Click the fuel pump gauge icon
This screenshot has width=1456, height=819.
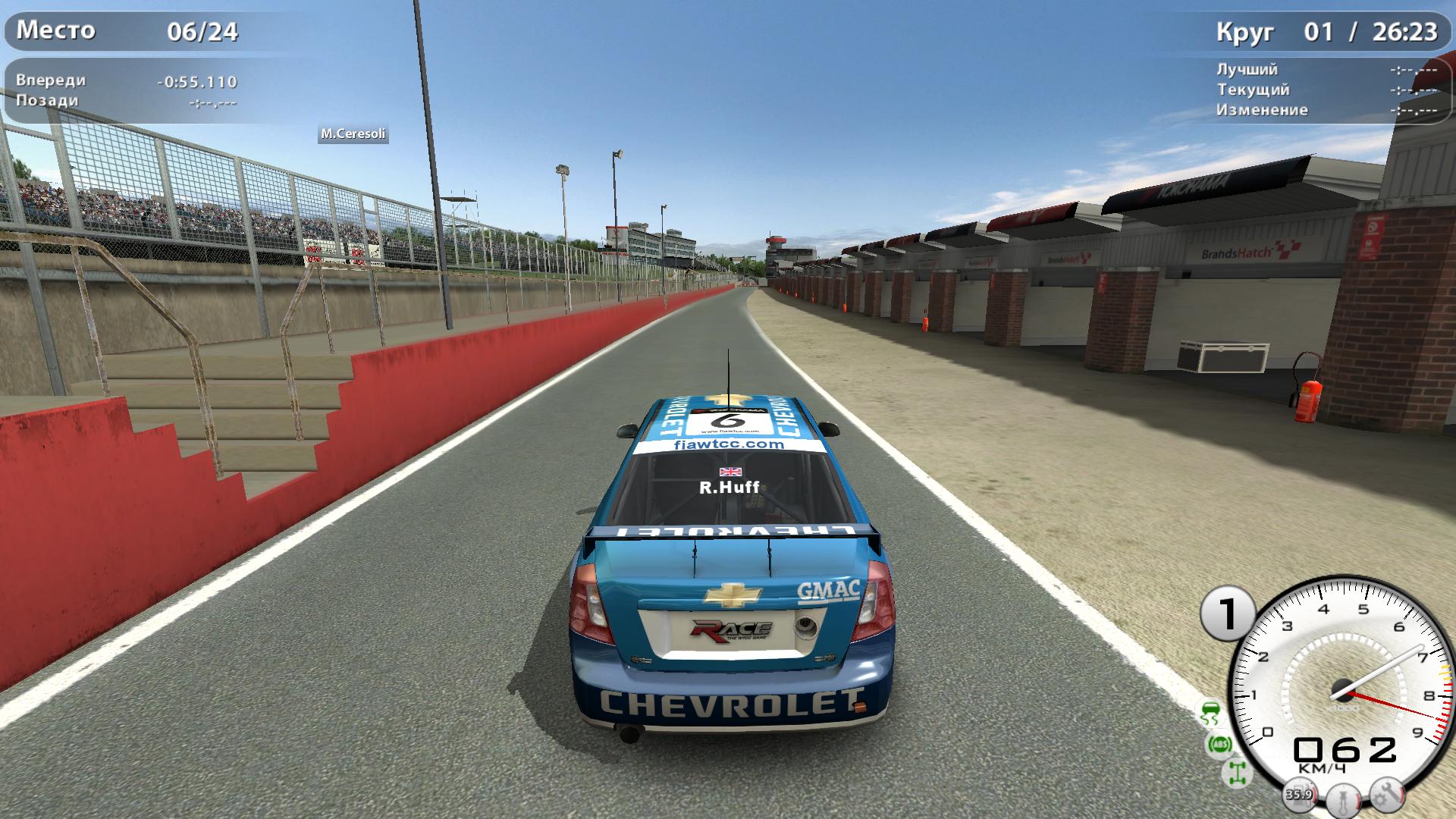point(1298,795)
